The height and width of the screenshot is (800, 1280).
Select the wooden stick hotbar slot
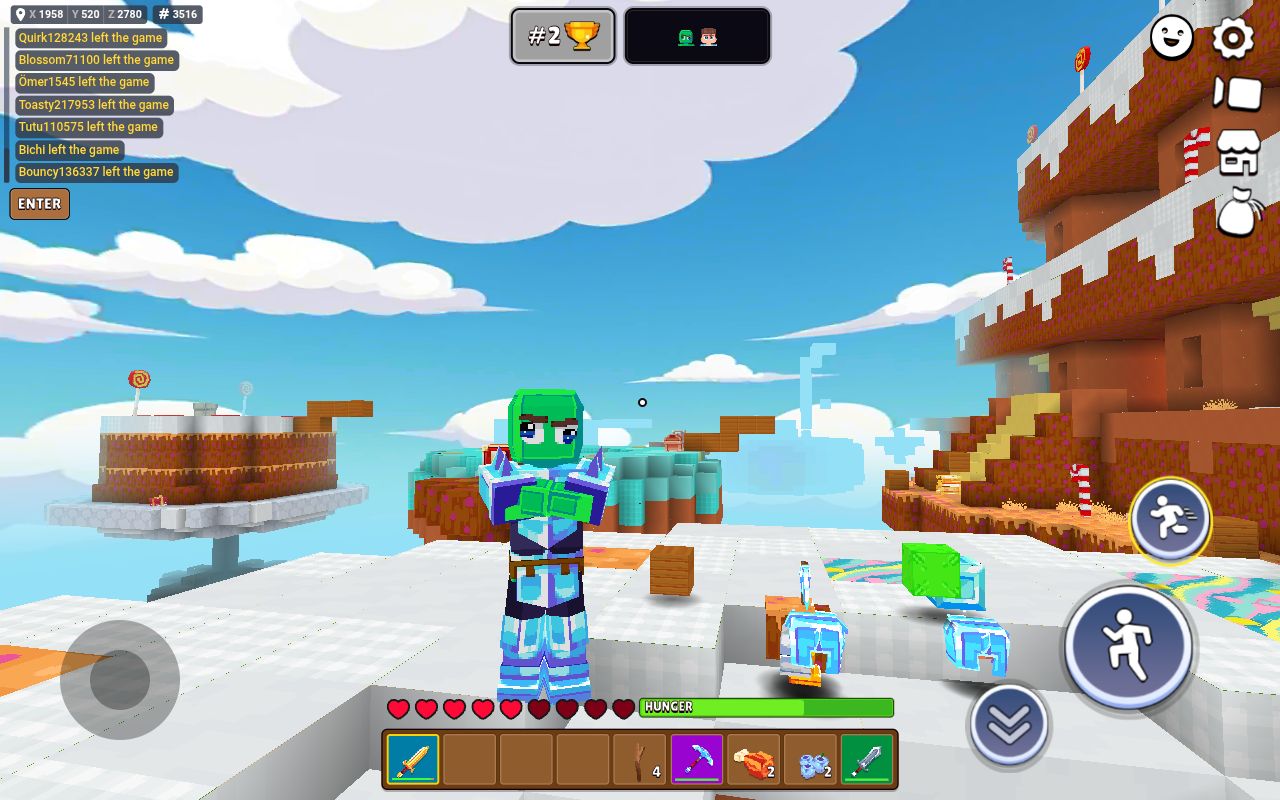[x=640, y=760]
